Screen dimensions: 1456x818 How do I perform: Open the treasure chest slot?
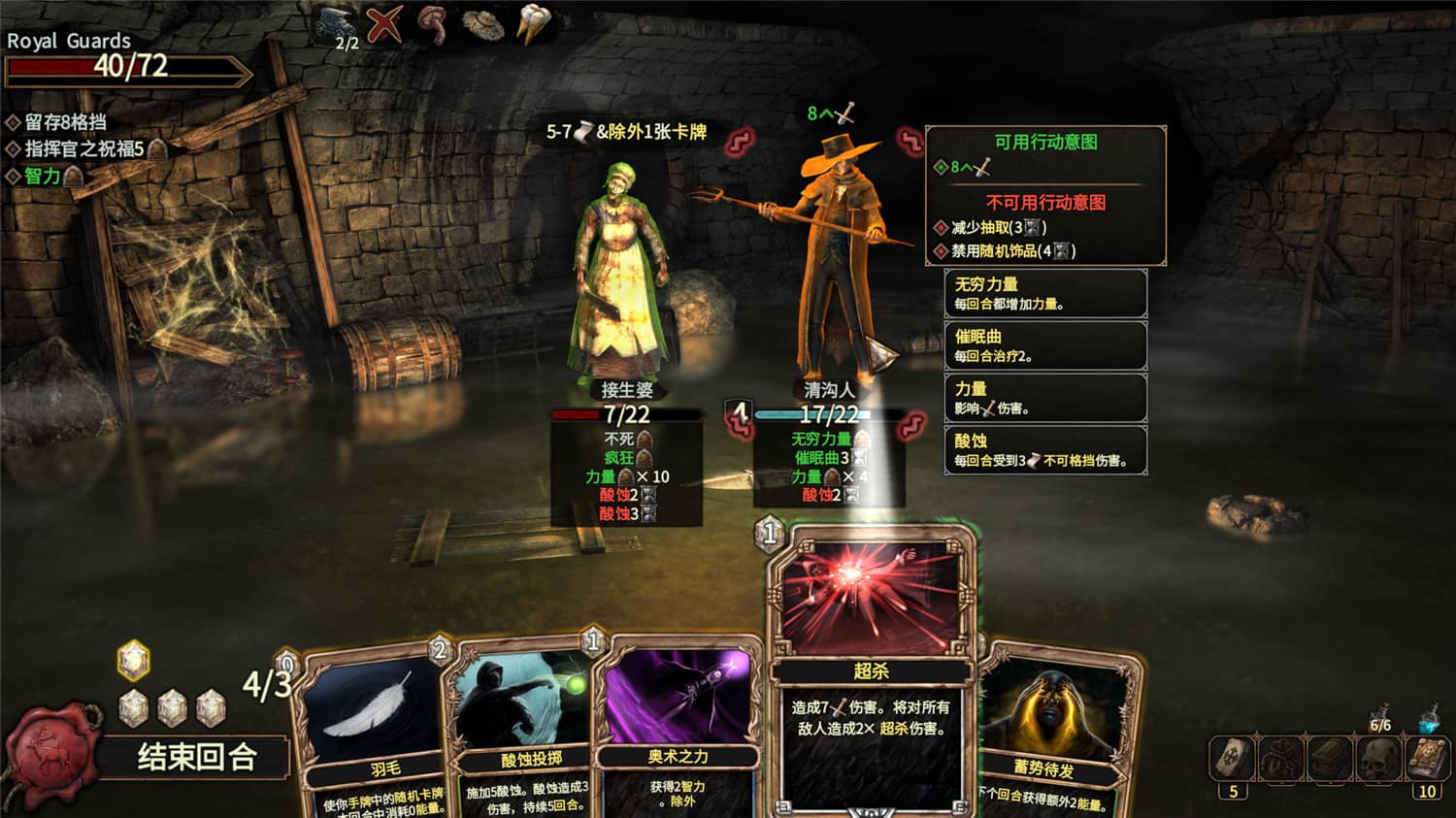[1330, 758]
